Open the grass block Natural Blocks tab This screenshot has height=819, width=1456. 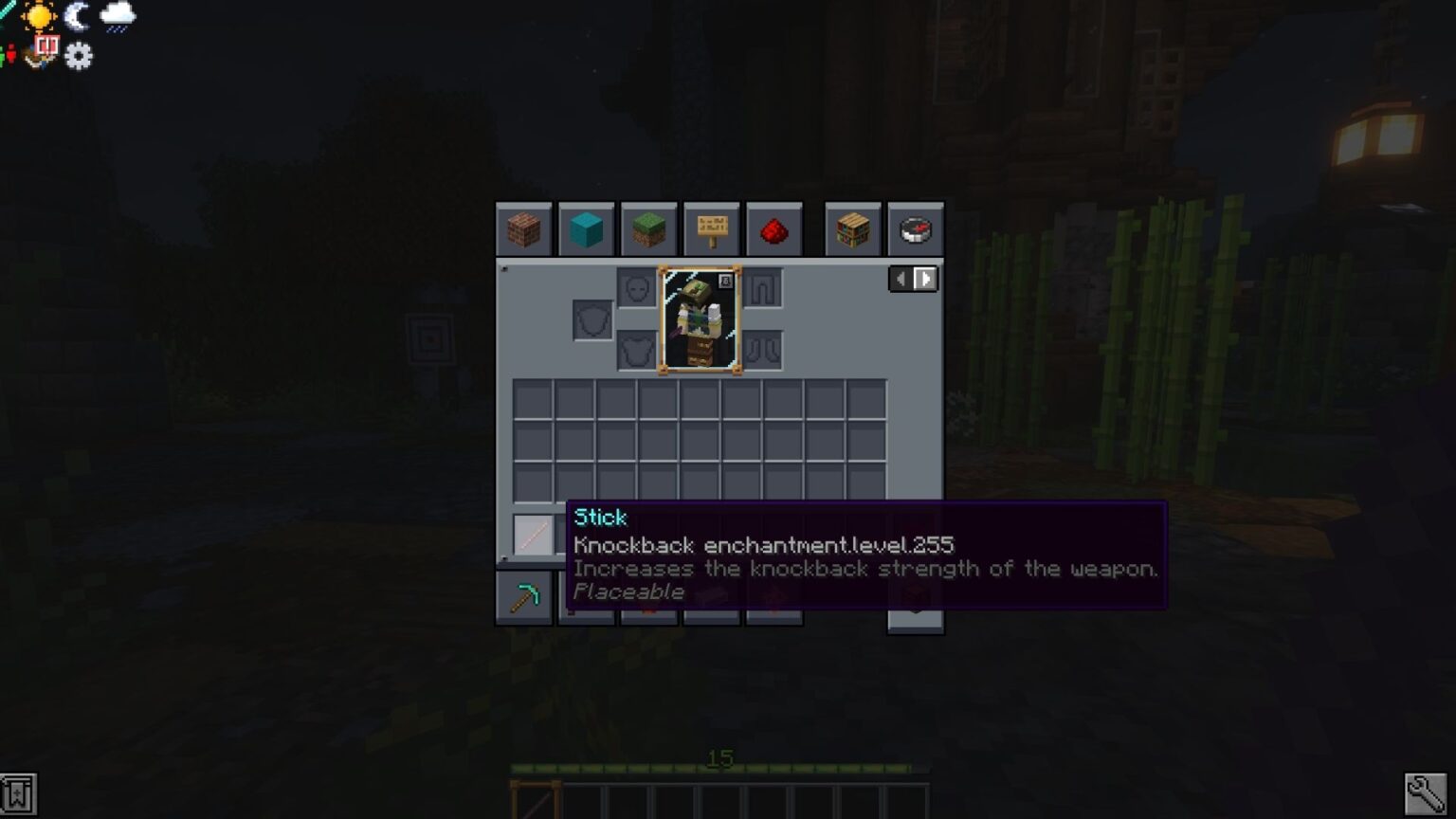648,228
